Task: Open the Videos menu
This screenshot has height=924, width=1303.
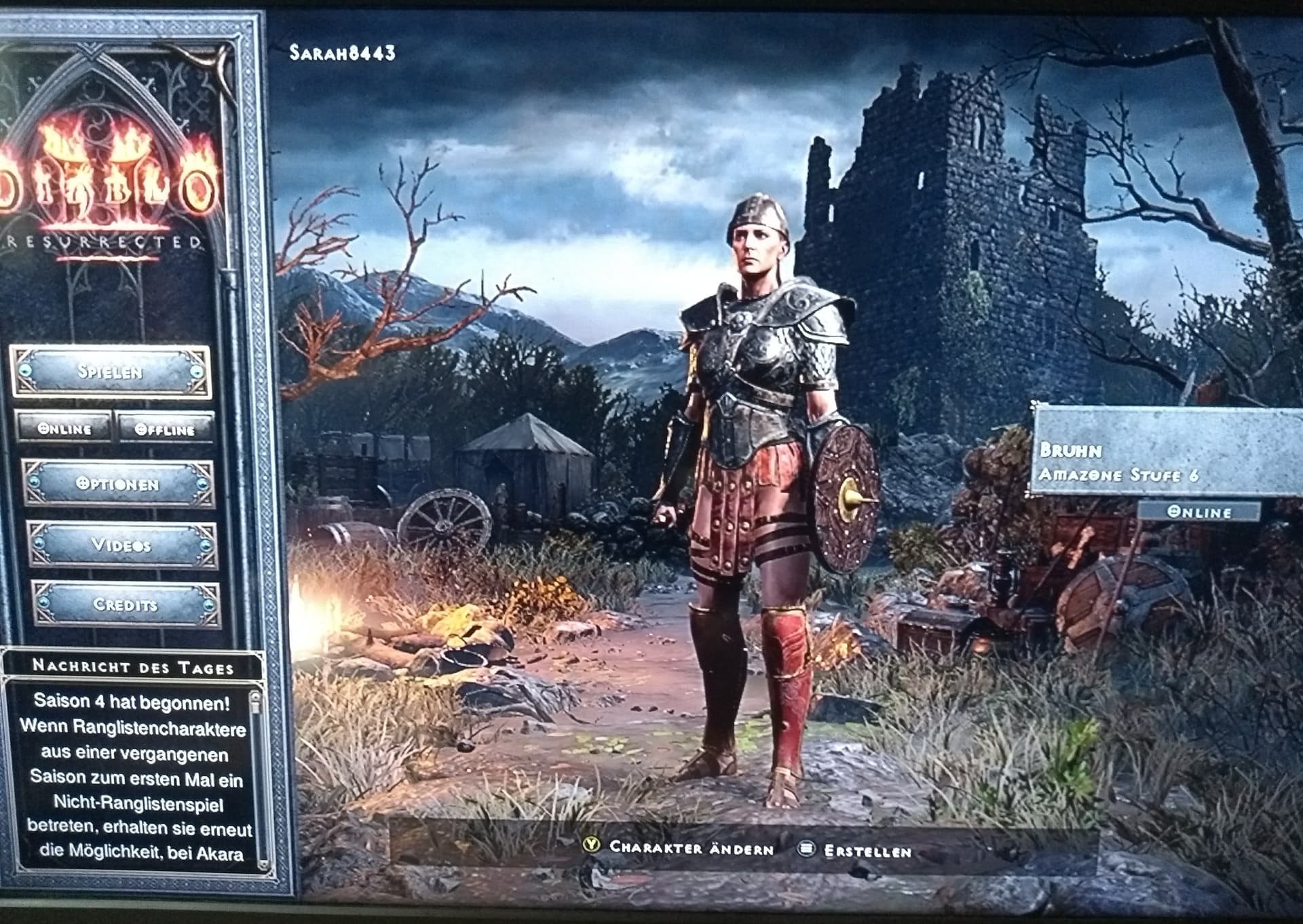Action: [x=122, y=545]
